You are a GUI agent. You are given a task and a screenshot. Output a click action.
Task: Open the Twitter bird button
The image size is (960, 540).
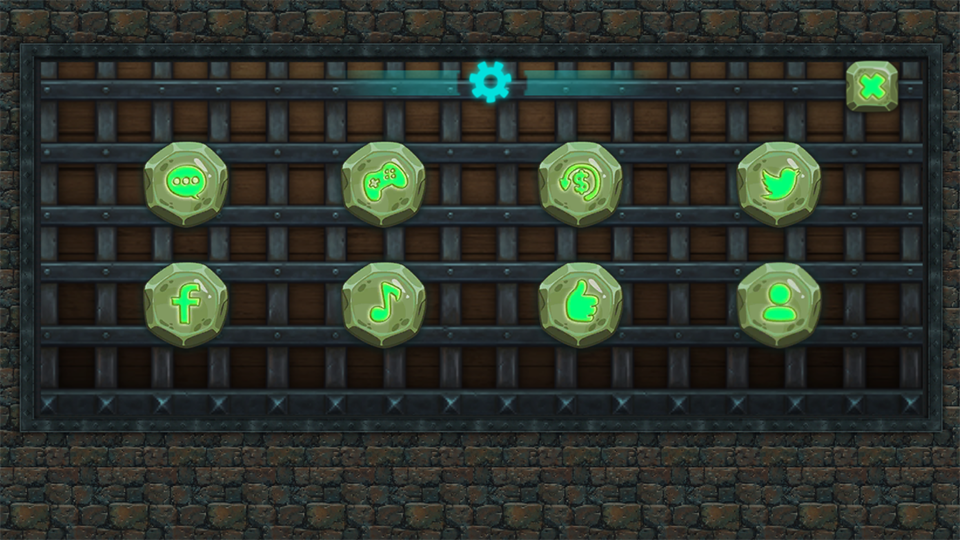[779, 183]
